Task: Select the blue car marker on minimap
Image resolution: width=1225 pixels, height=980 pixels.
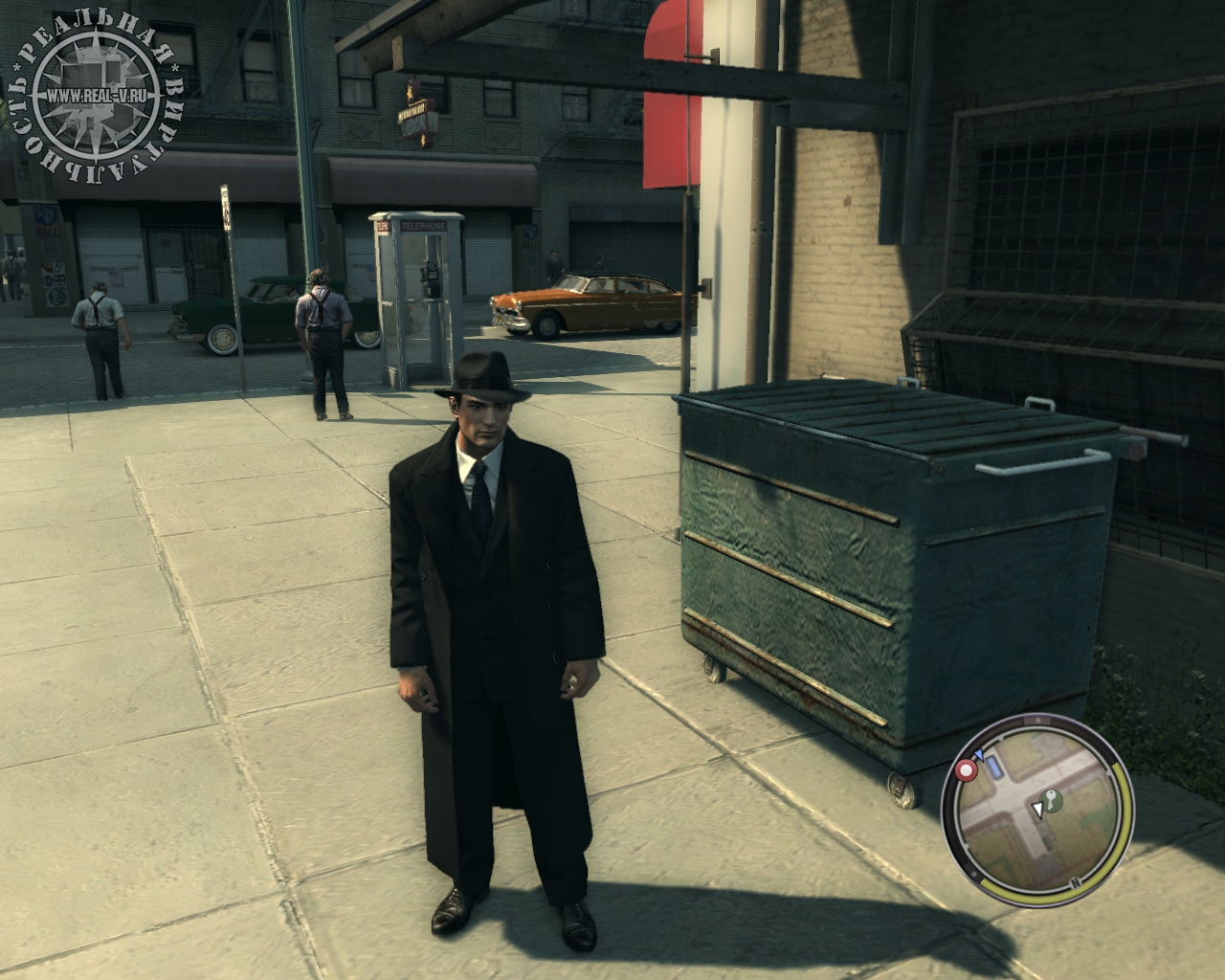Action: (x=993, y=768)
